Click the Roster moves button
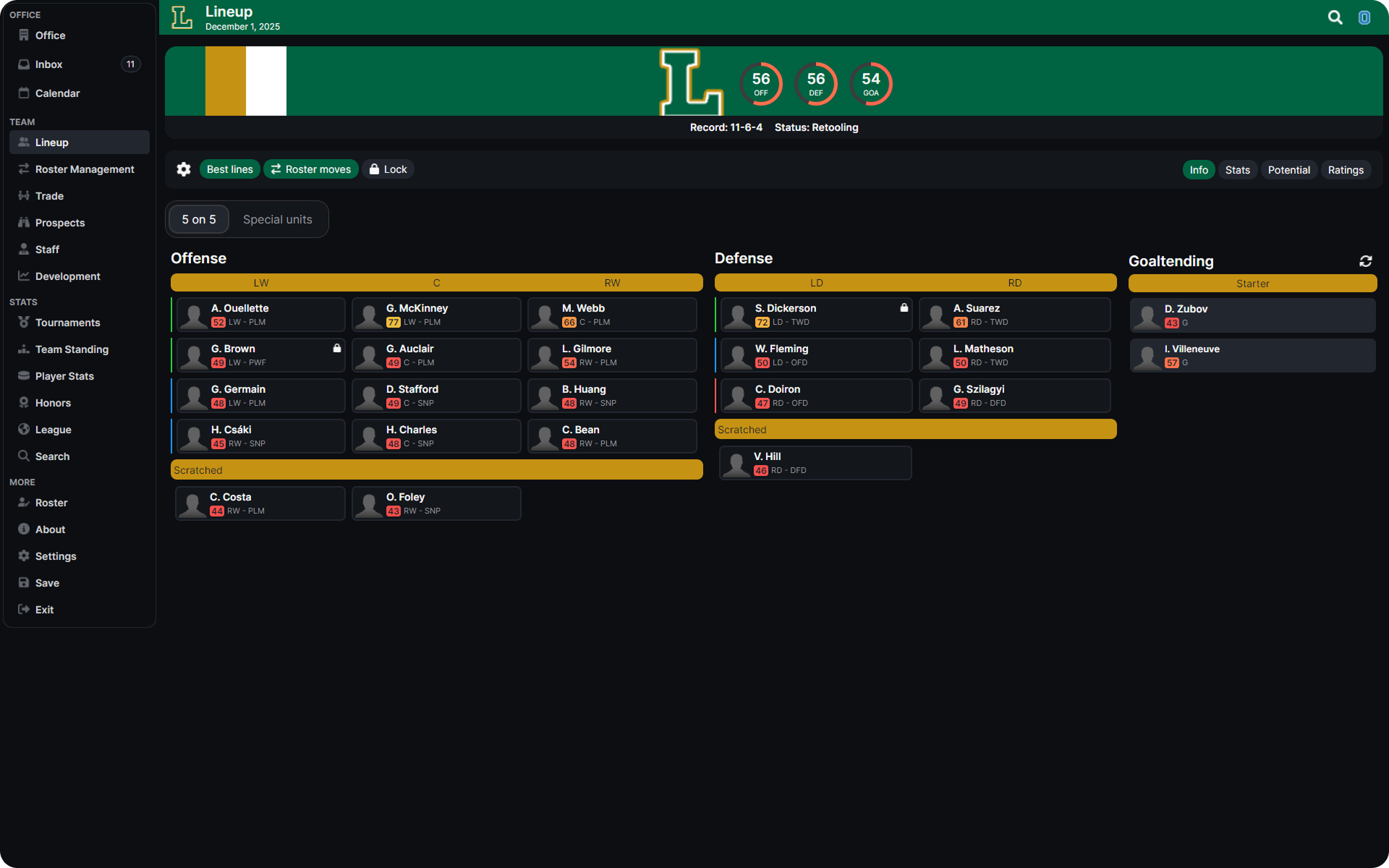Screen dimensions: 1389x868 pyautogui.click(x=310, y=169)
